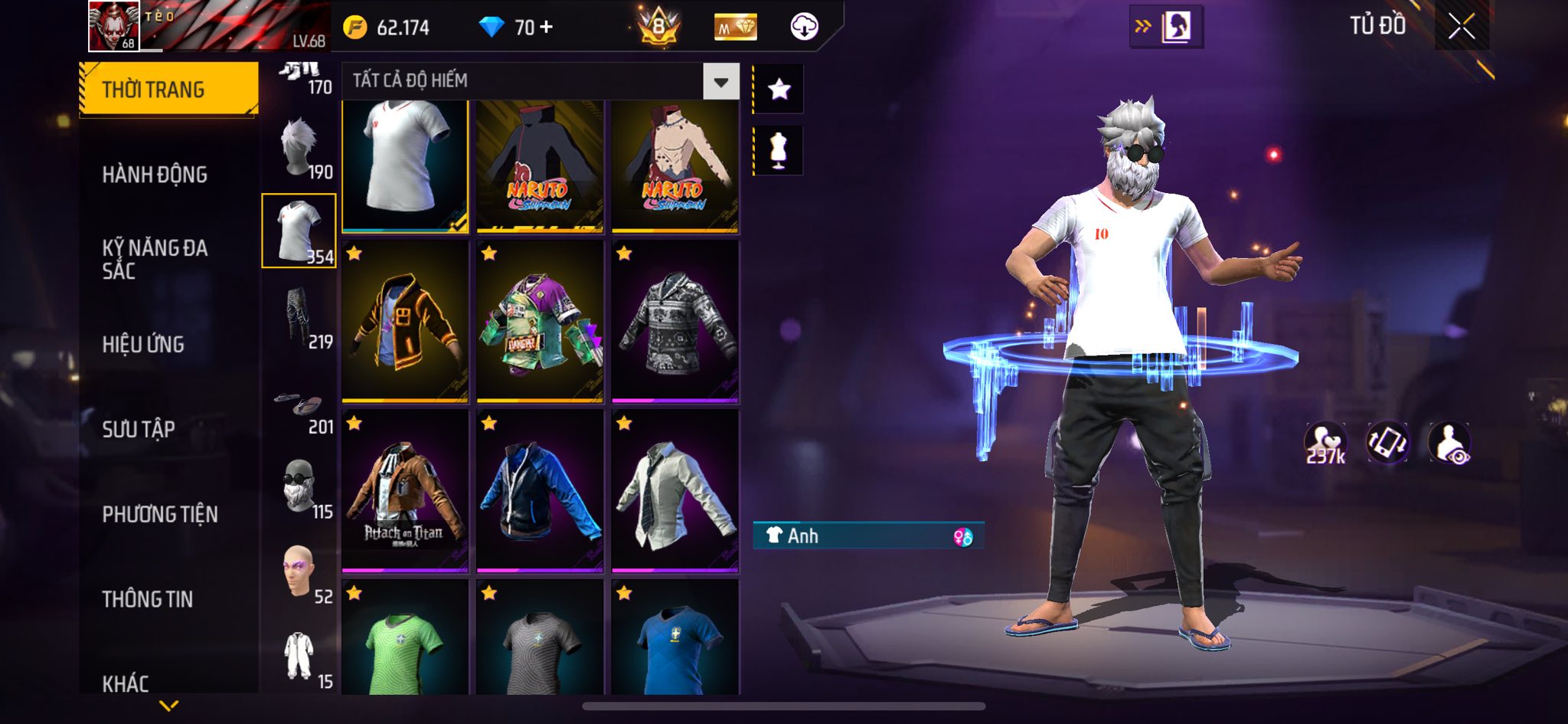Open the Thông Tin menu entry

coord(148,599)
